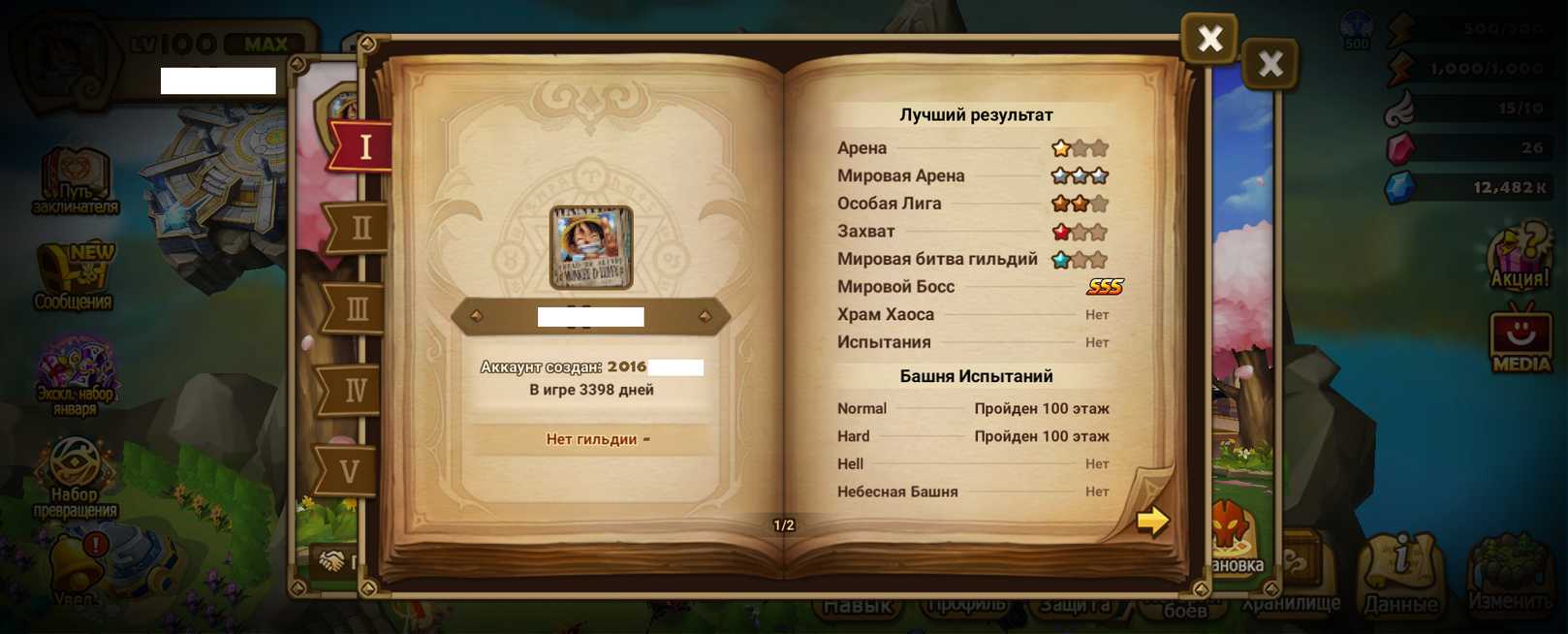Viewport: 1568px width, 634px height.
Task: Turn to the next page with yellow arrow
Action: (1151, 521)
